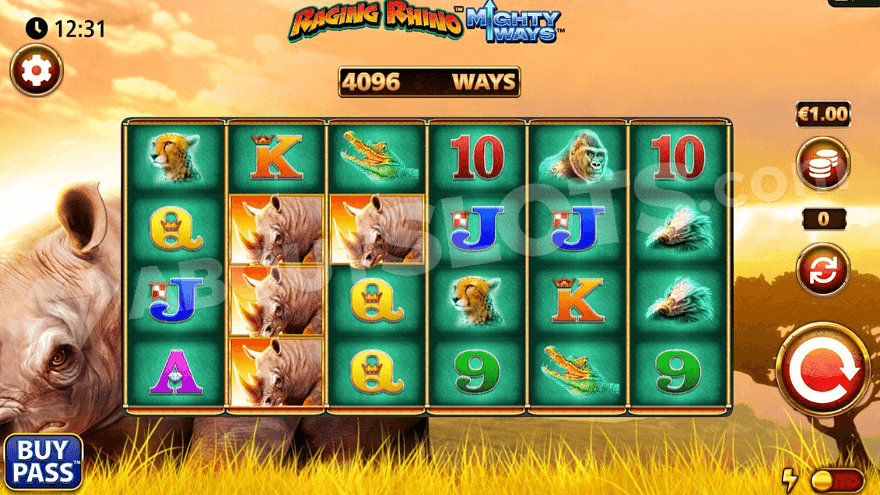Open the coin stack bet settings
This screenshot has width=880, height=495.
click(x=822, y=163)
